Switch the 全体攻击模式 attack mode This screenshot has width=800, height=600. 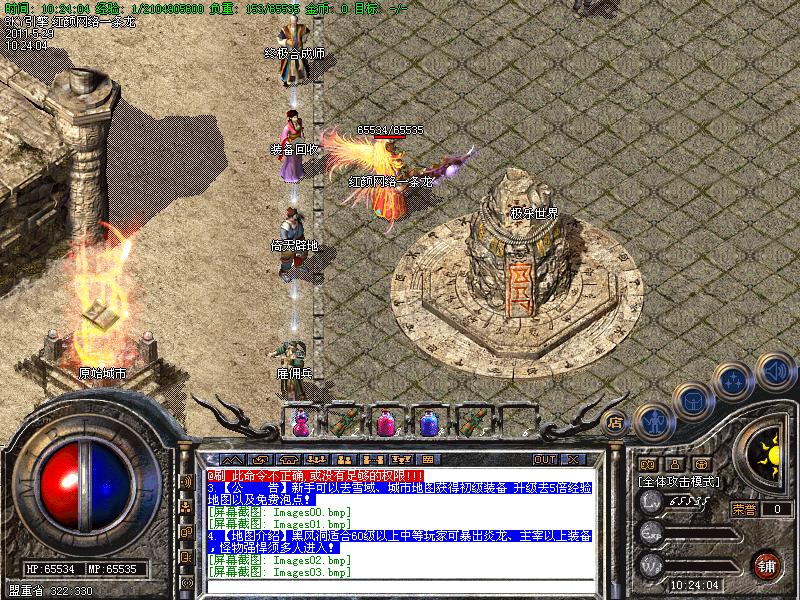coord(680,481)
